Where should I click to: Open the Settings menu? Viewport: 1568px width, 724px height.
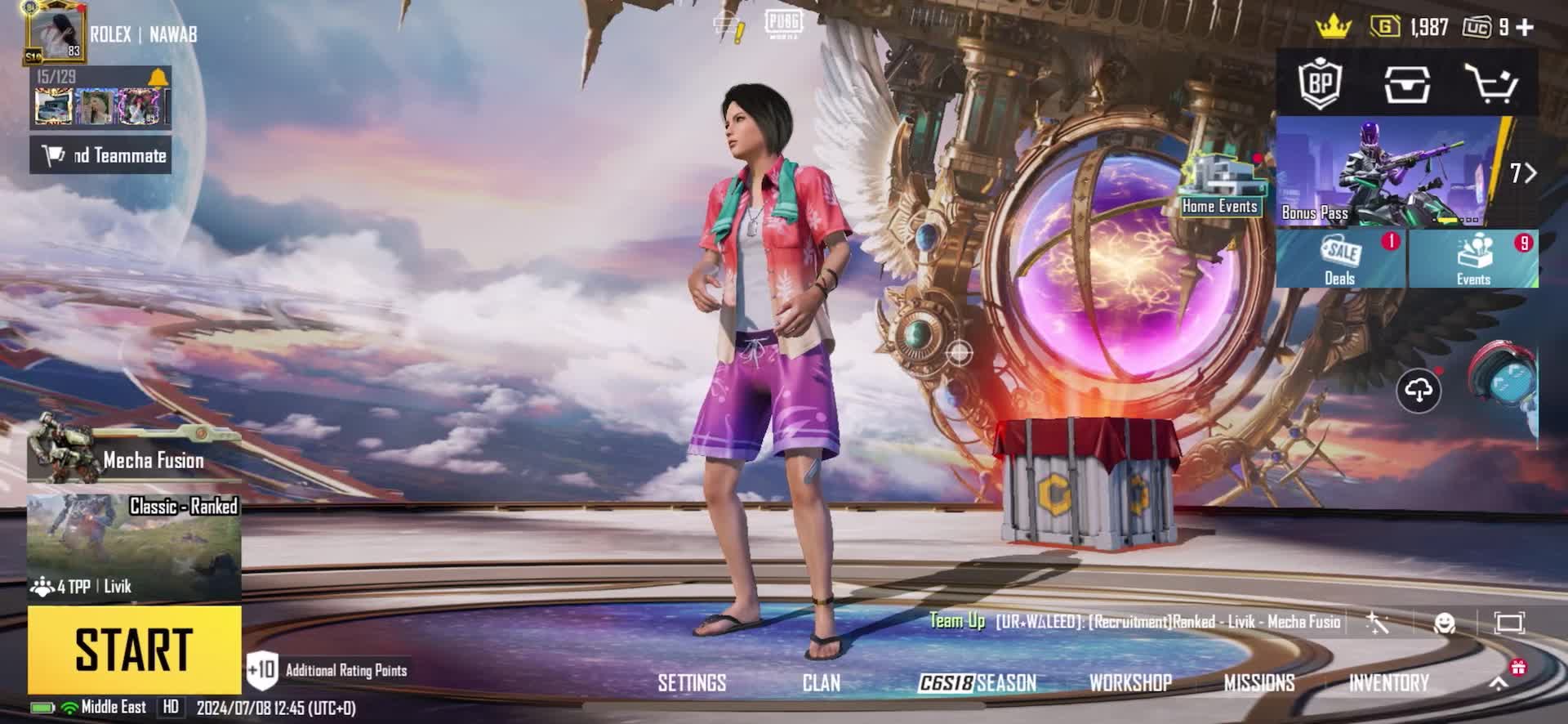692,683
